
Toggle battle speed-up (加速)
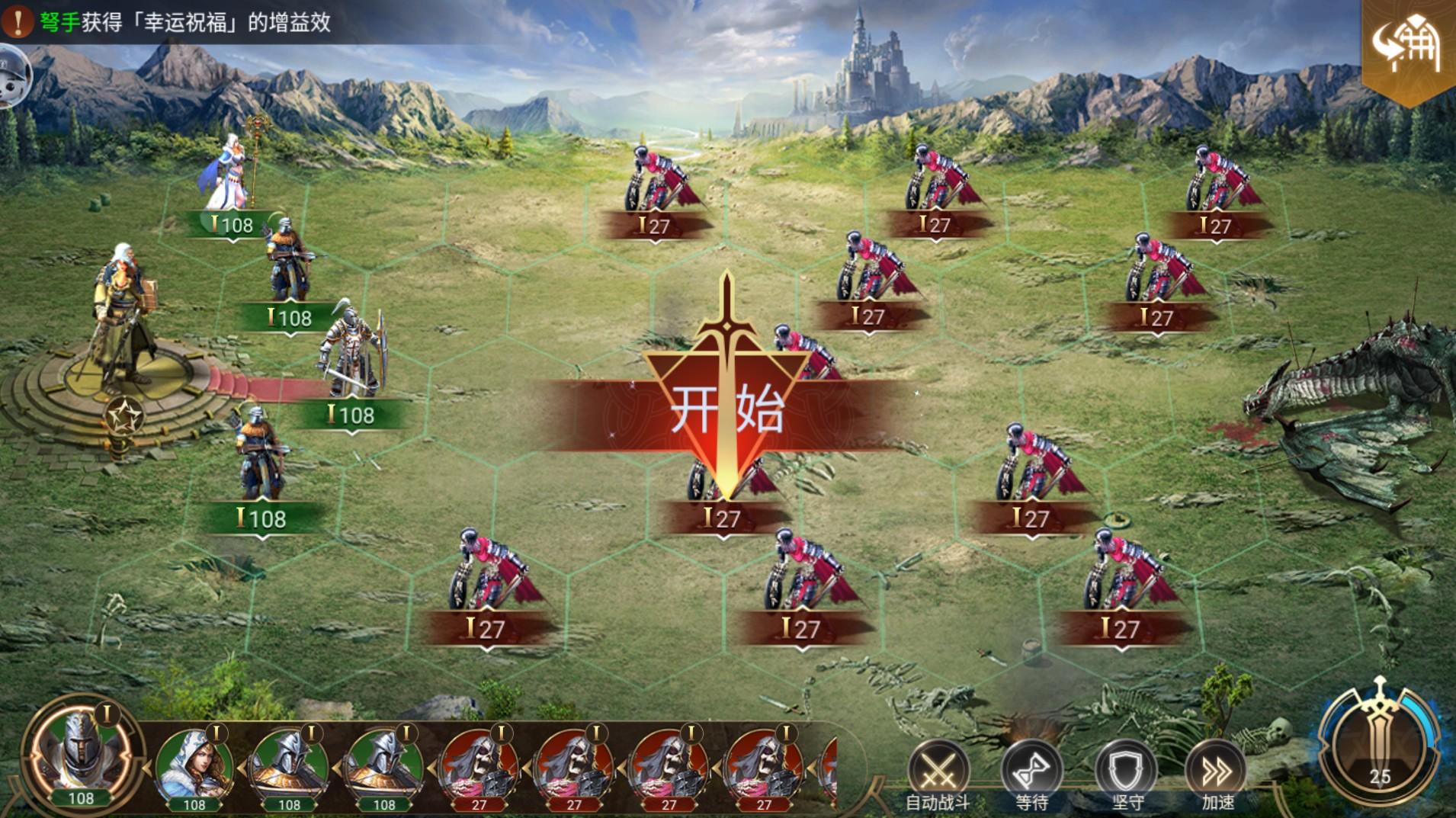1217,771
